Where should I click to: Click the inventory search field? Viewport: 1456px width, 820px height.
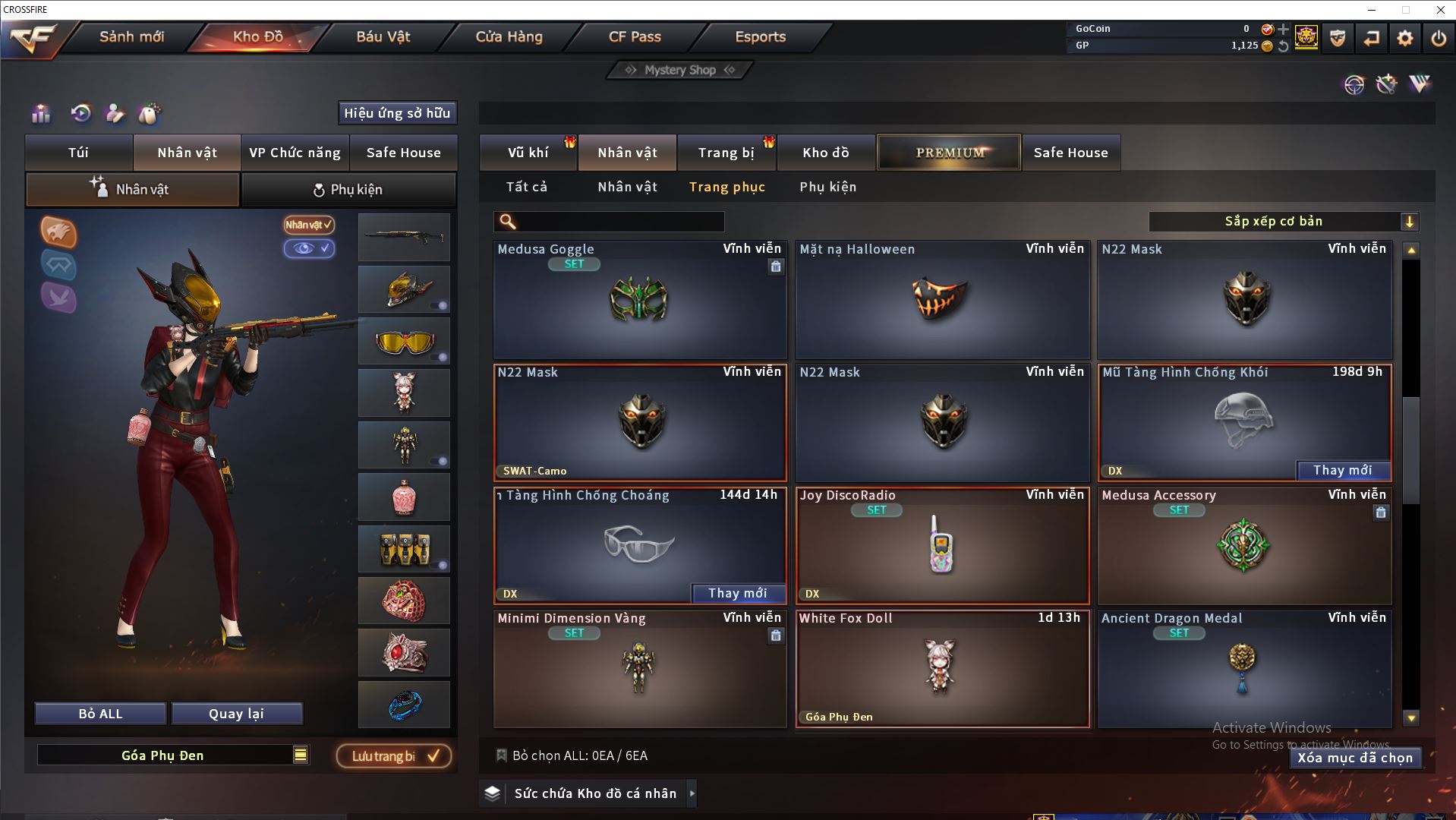tap(619, 222)
